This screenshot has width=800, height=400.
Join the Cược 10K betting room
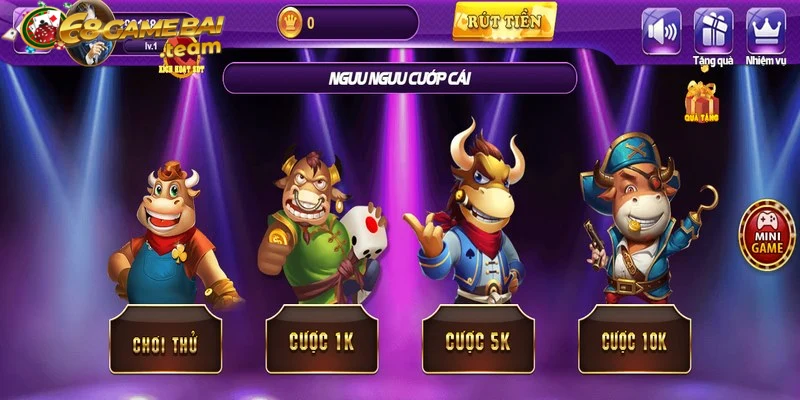pos(634,340)
